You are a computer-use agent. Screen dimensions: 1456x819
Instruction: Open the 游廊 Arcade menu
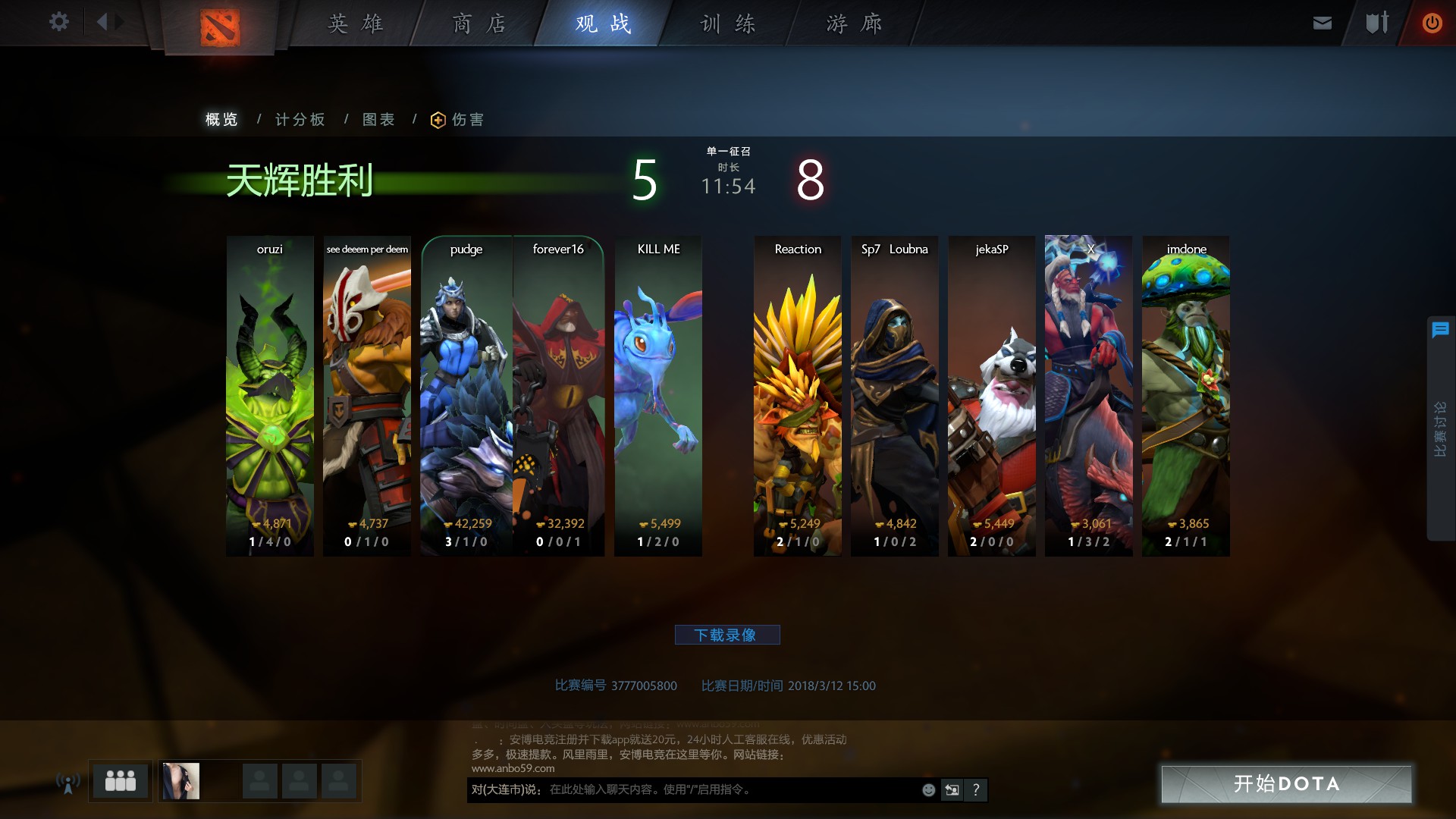[855, 24]
